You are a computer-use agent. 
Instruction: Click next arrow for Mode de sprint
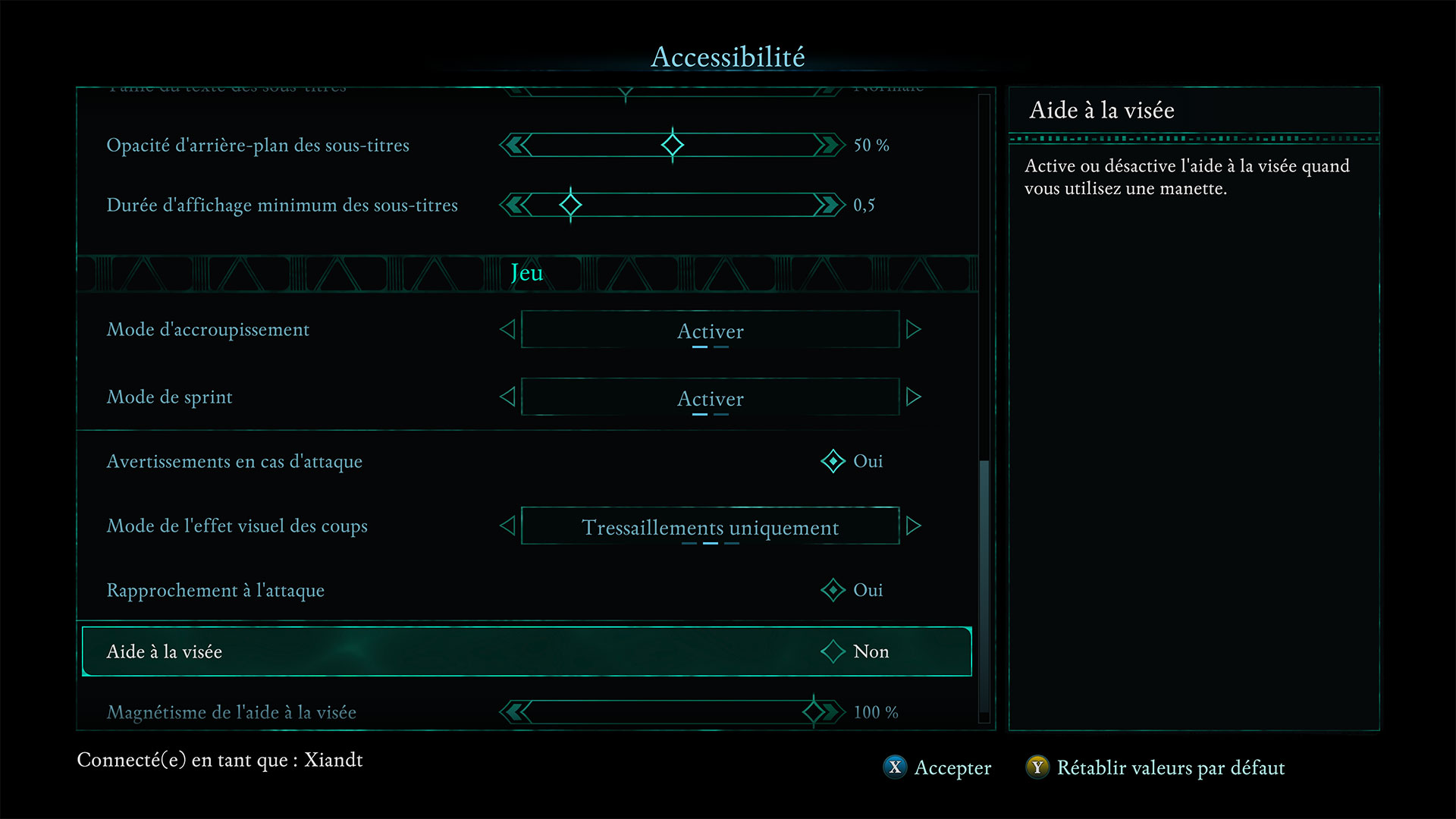[914, 397]
